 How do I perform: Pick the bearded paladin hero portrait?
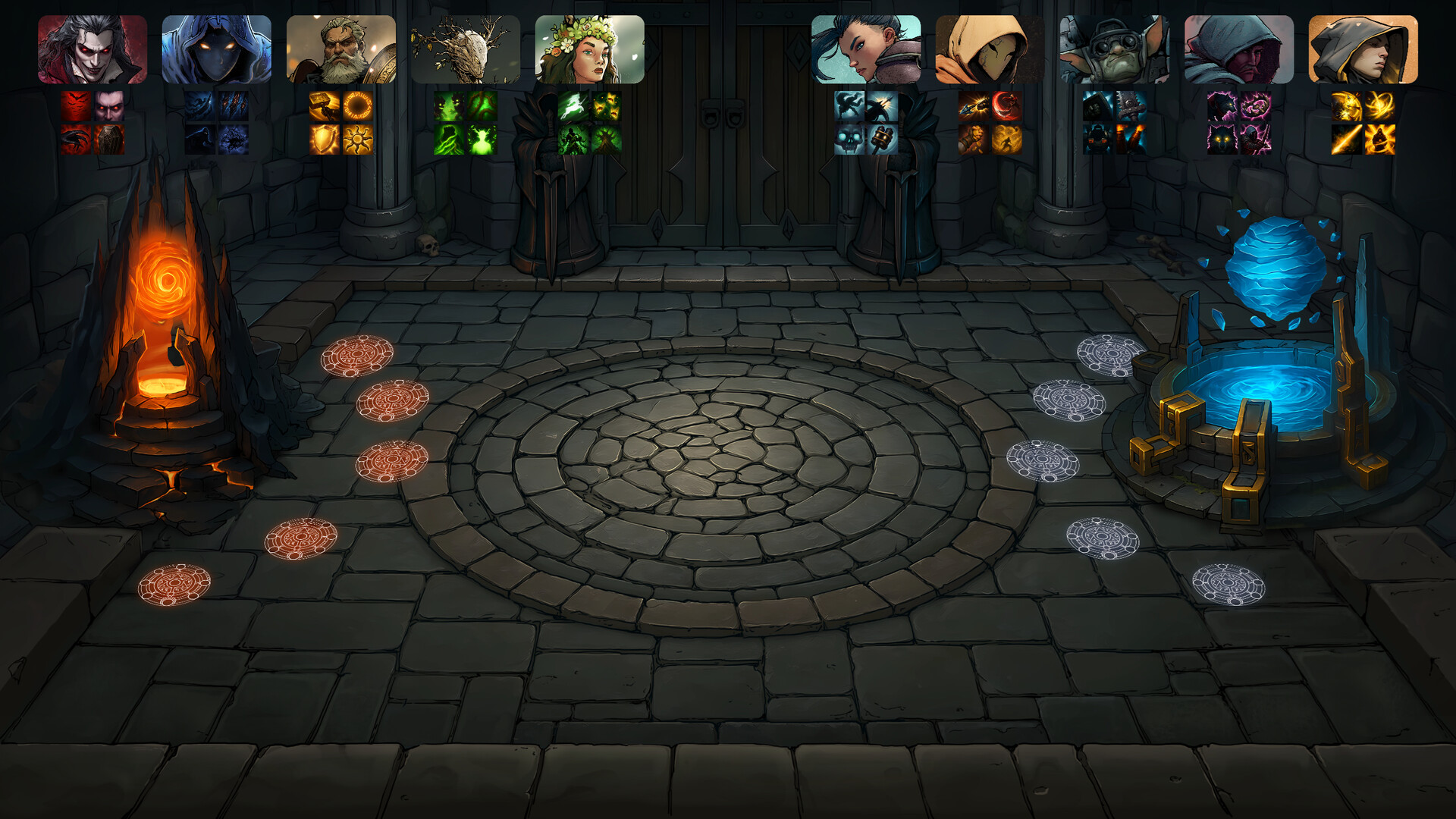pyautogui.click(x=341, y=49)
